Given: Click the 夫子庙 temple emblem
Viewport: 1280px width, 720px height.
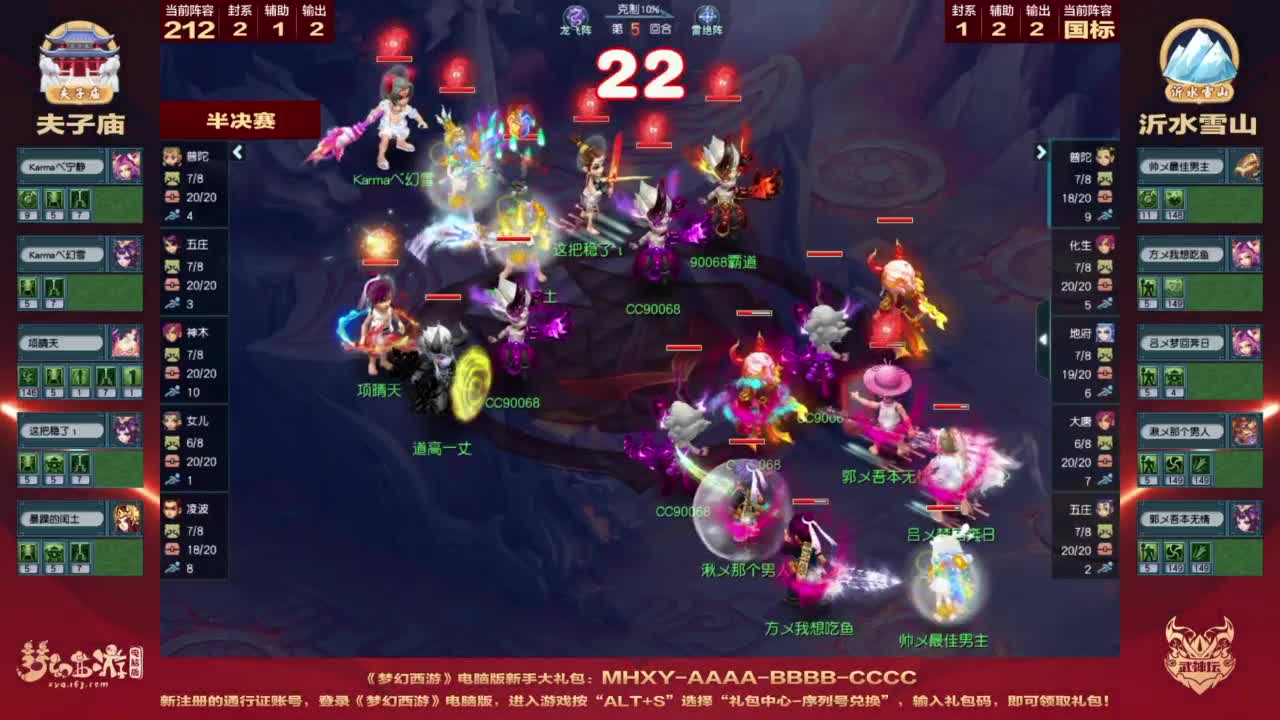Looking at the screenshot, I should pos(80,60).
